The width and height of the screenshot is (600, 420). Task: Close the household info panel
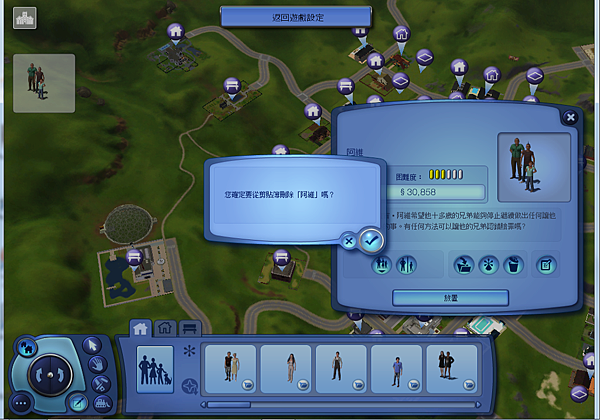point(570,118)
